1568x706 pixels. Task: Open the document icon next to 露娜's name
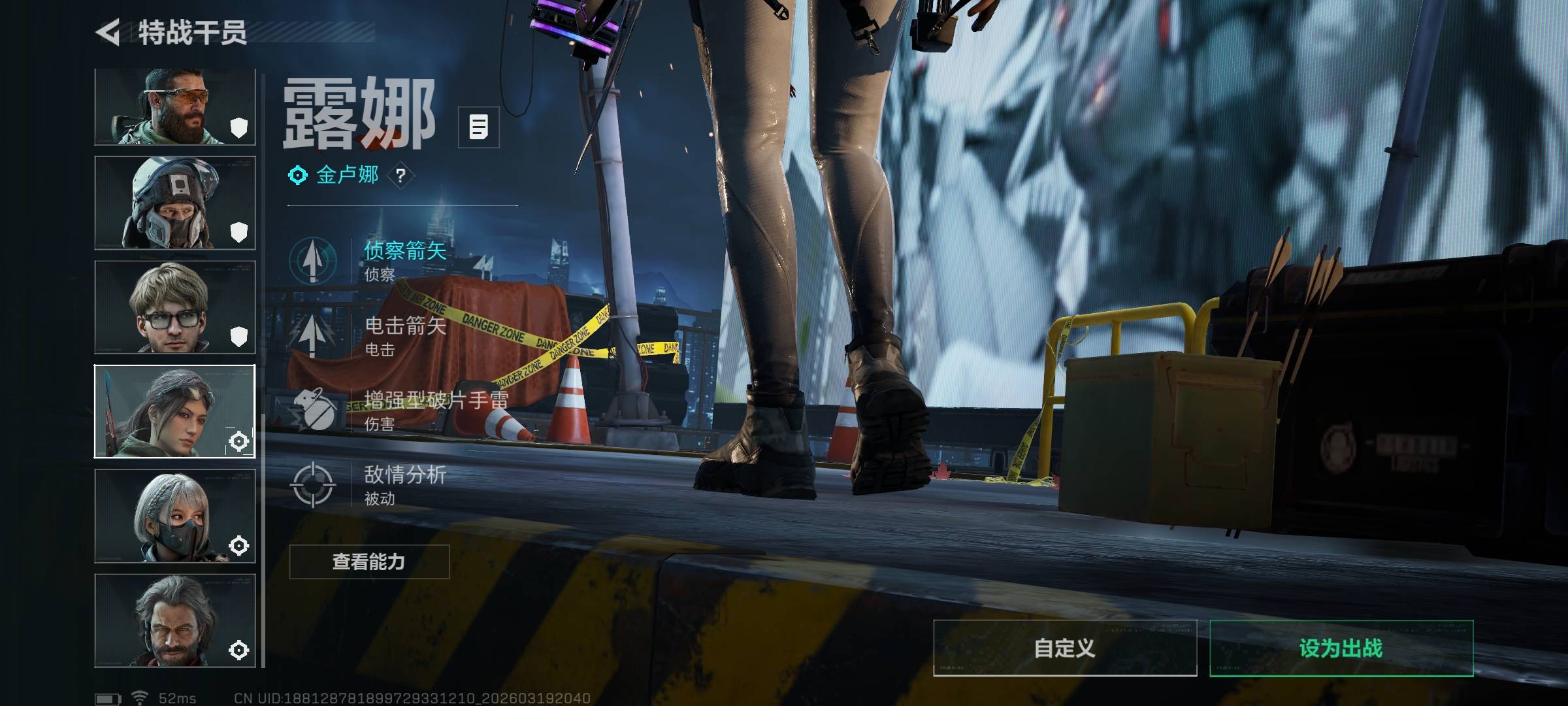(478, 127)
